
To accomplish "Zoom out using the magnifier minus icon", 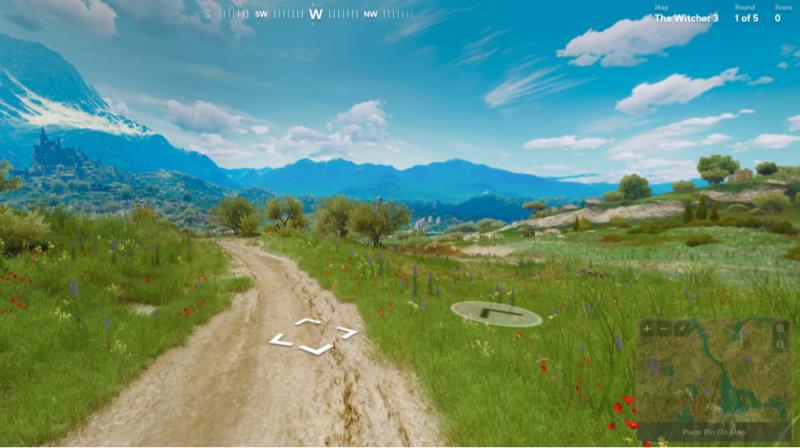I will click(781, 345).
